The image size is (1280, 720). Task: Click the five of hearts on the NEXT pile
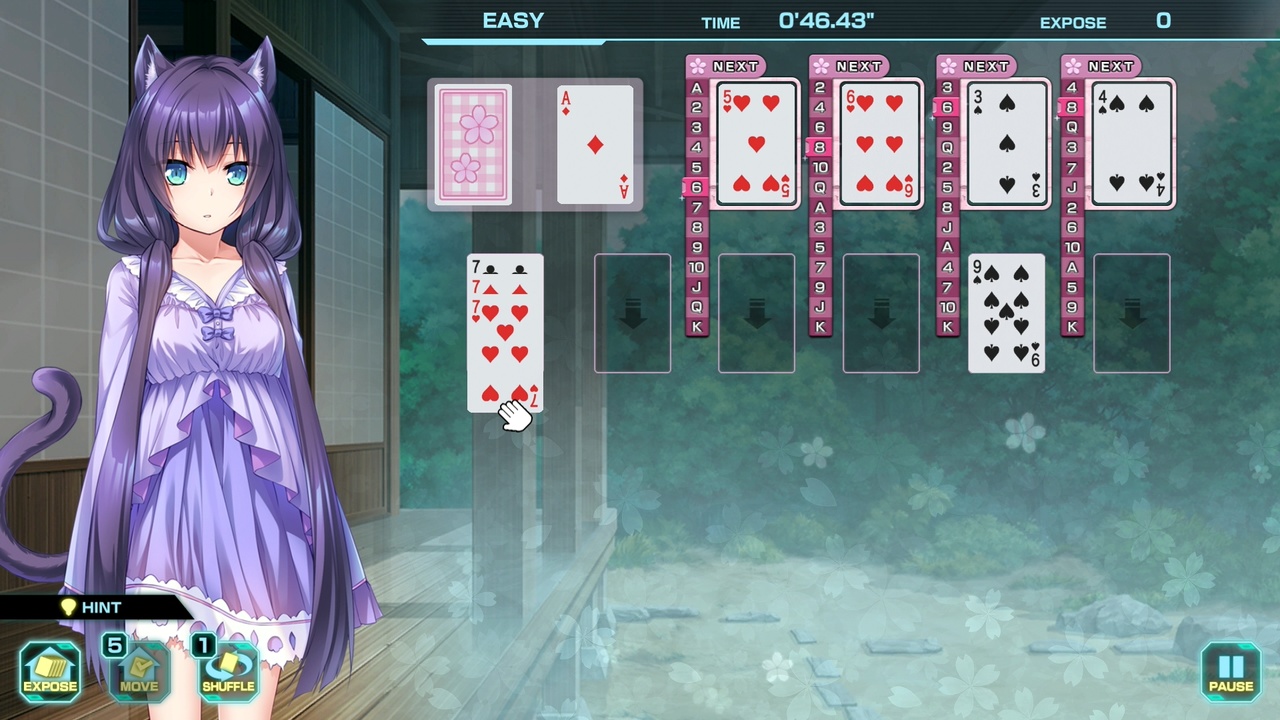tap(756, 146)
